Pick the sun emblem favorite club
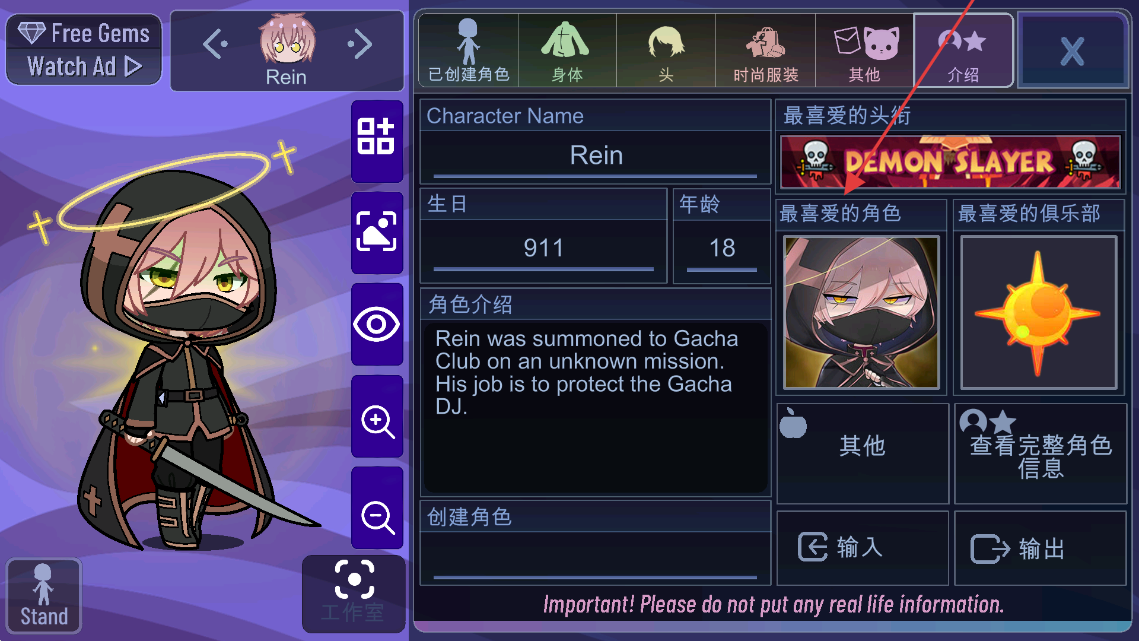The height and width of the screenshot is (641, 1139). (x=1038, y=312)
